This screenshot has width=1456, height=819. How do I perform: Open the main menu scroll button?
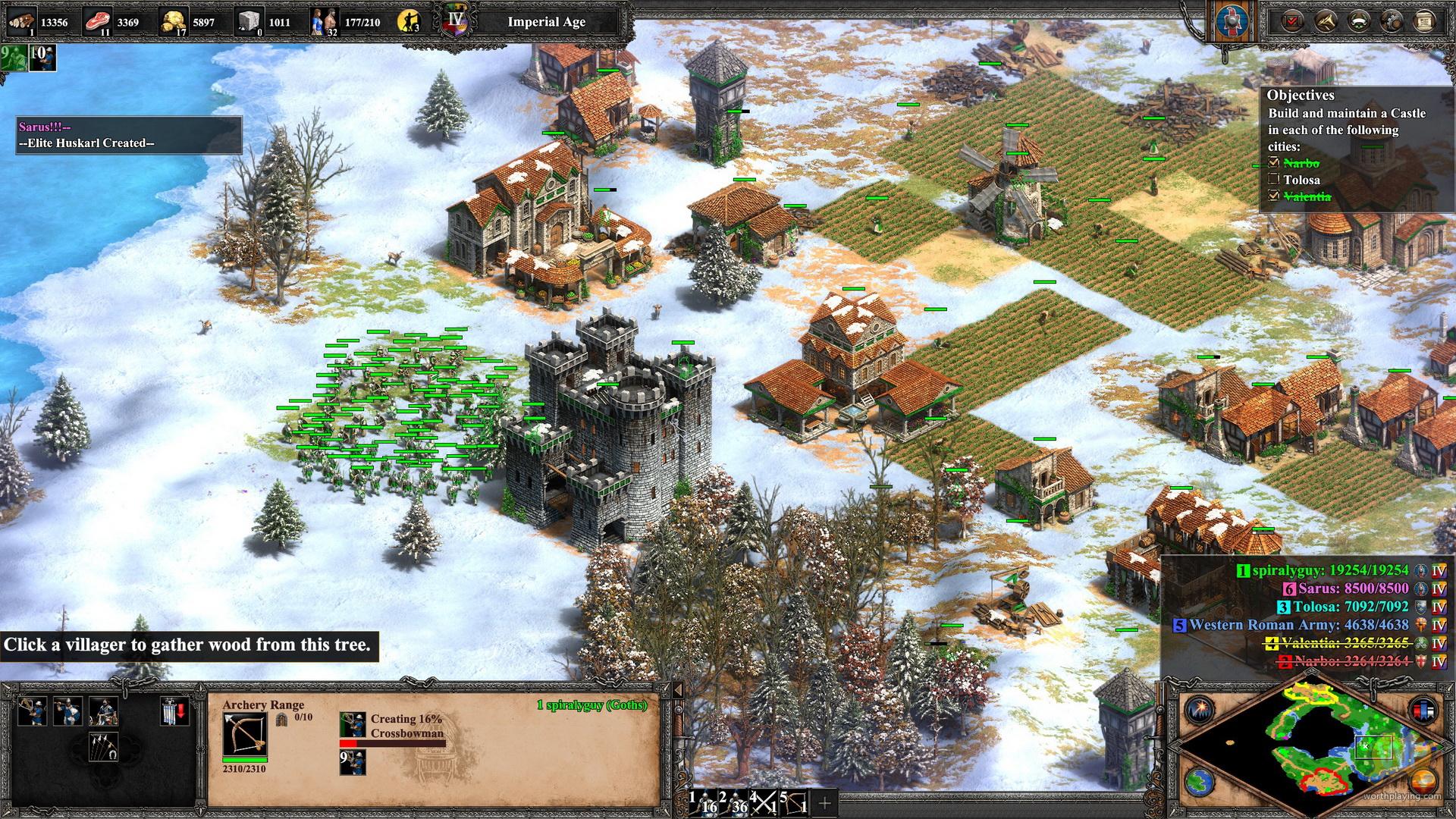[x=1424, y=20]
